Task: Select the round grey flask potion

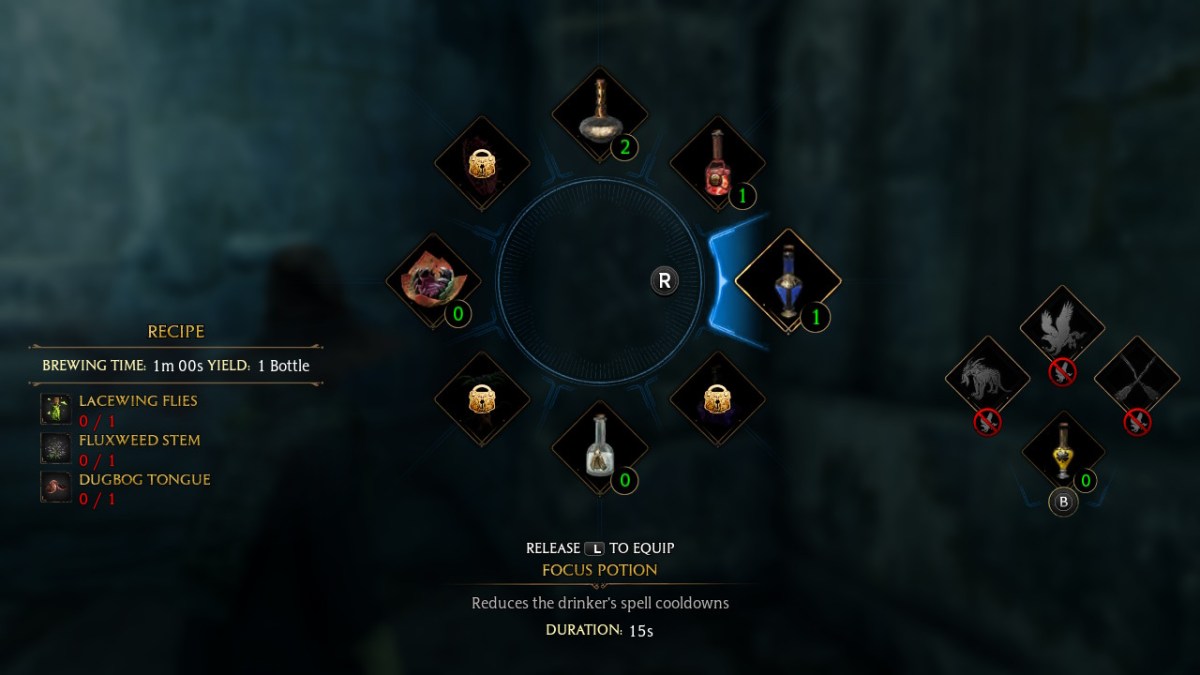Action: 599,116
